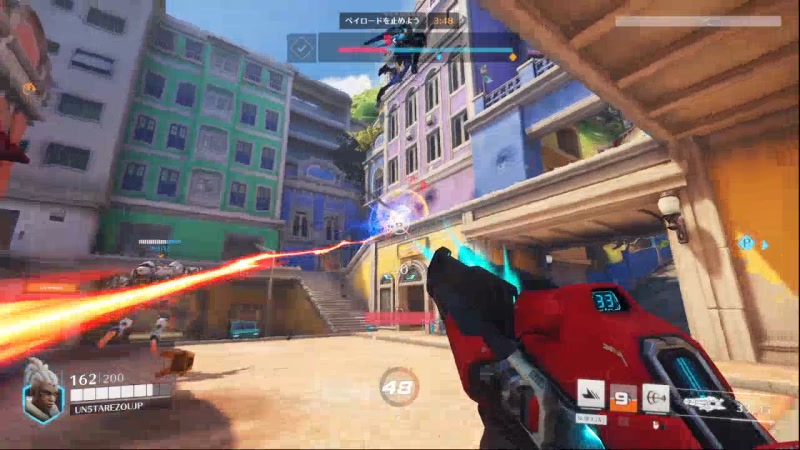Select the Disruptor Shot ability on cooldown
Screen dimensions: 800x450
pos(624,397)
